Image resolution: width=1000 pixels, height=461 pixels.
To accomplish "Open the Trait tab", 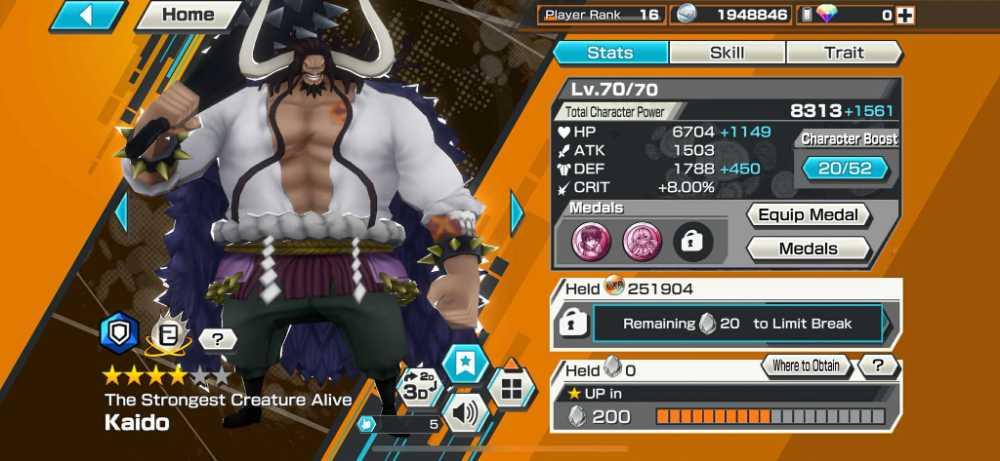I will pos(843,52).
